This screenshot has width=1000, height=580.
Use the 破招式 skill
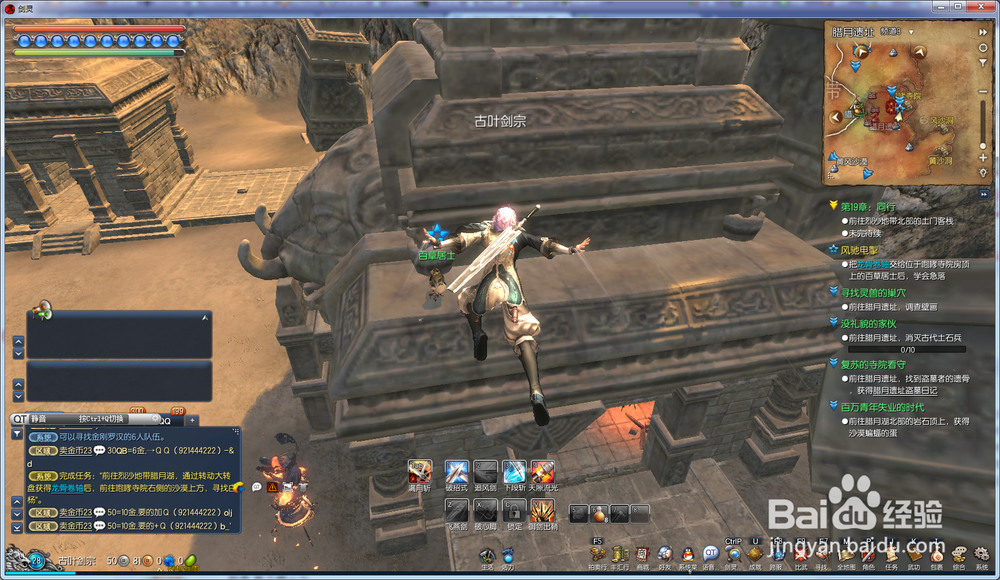point(457,471)
